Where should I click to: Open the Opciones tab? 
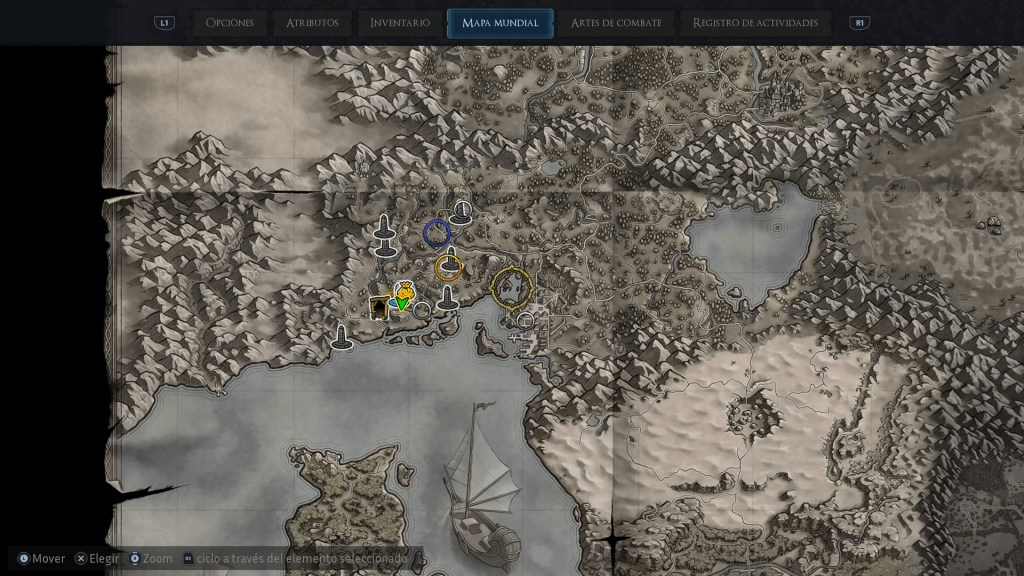coord(229,23)
